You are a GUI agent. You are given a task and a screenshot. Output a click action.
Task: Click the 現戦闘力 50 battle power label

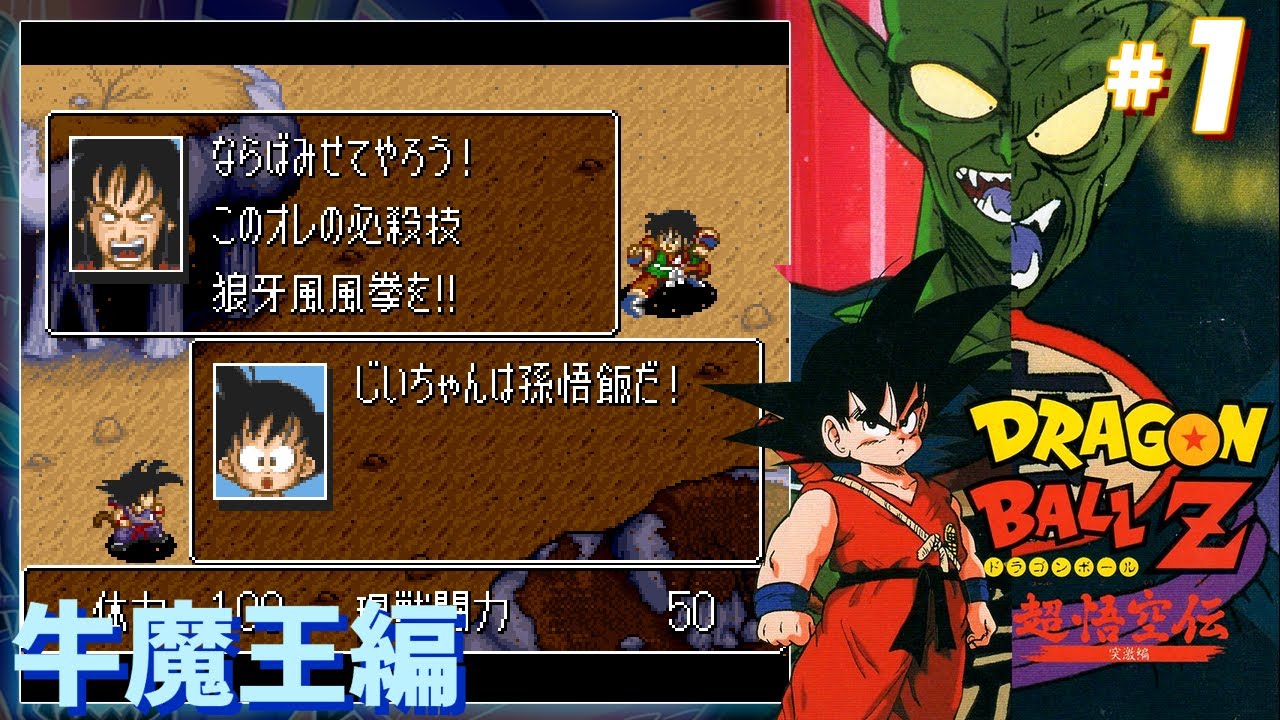click(x=440, y=600)
